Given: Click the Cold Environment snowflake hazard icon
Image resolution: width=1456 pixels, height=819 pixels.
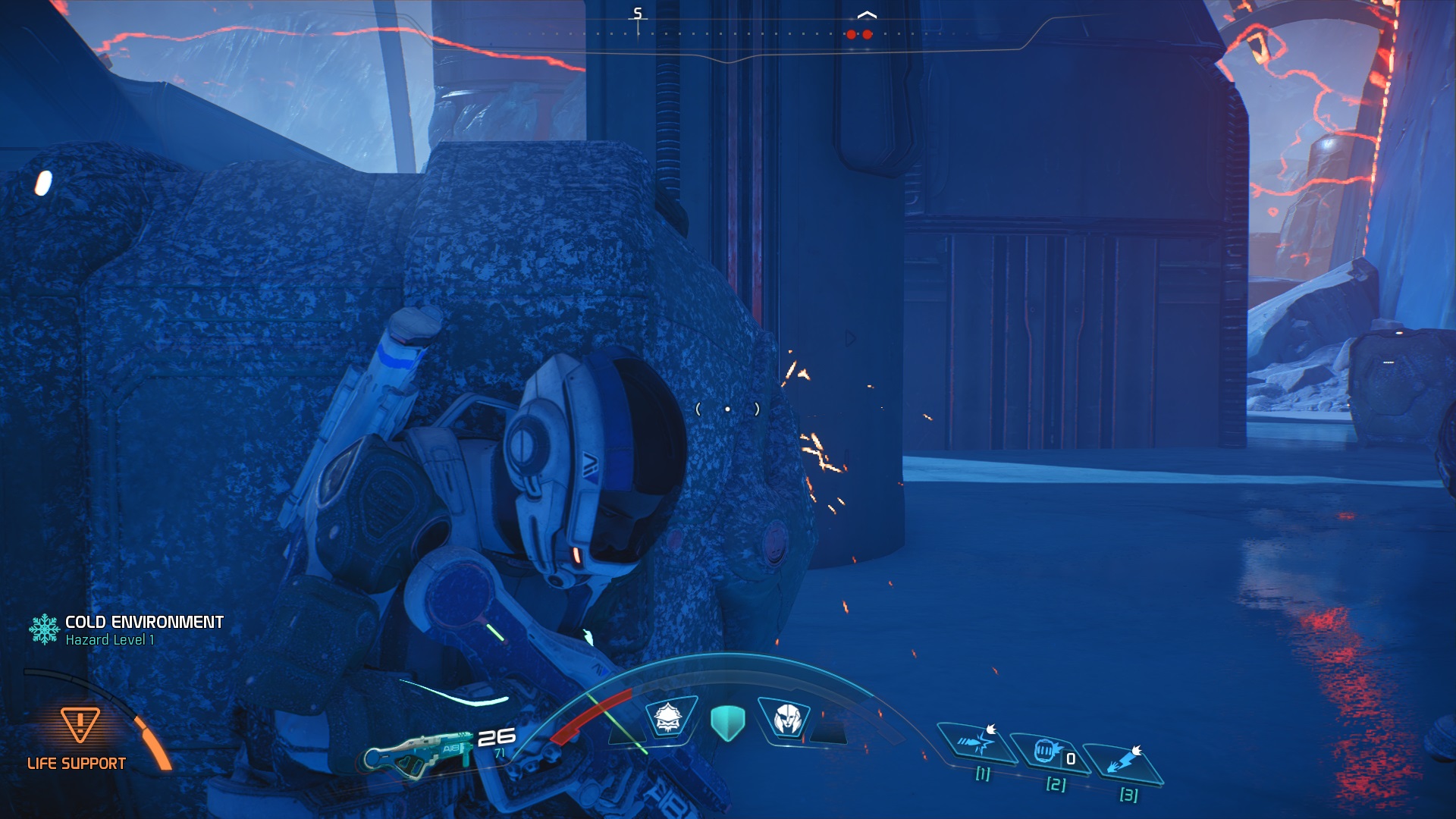Looking at the screenshot, I should tap(45, 629).
